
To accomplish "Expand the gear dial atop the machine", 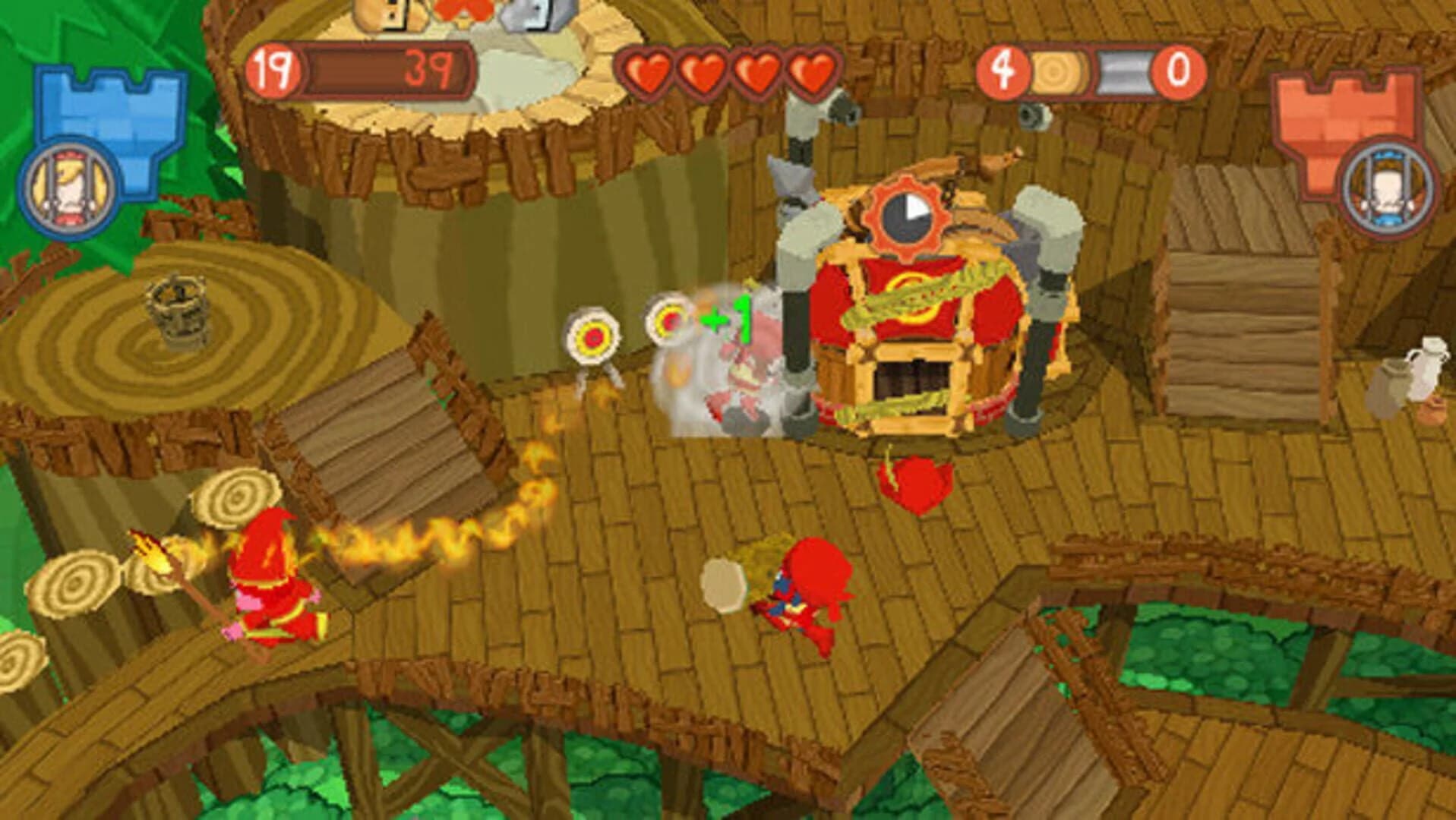I will click(908, 216).
